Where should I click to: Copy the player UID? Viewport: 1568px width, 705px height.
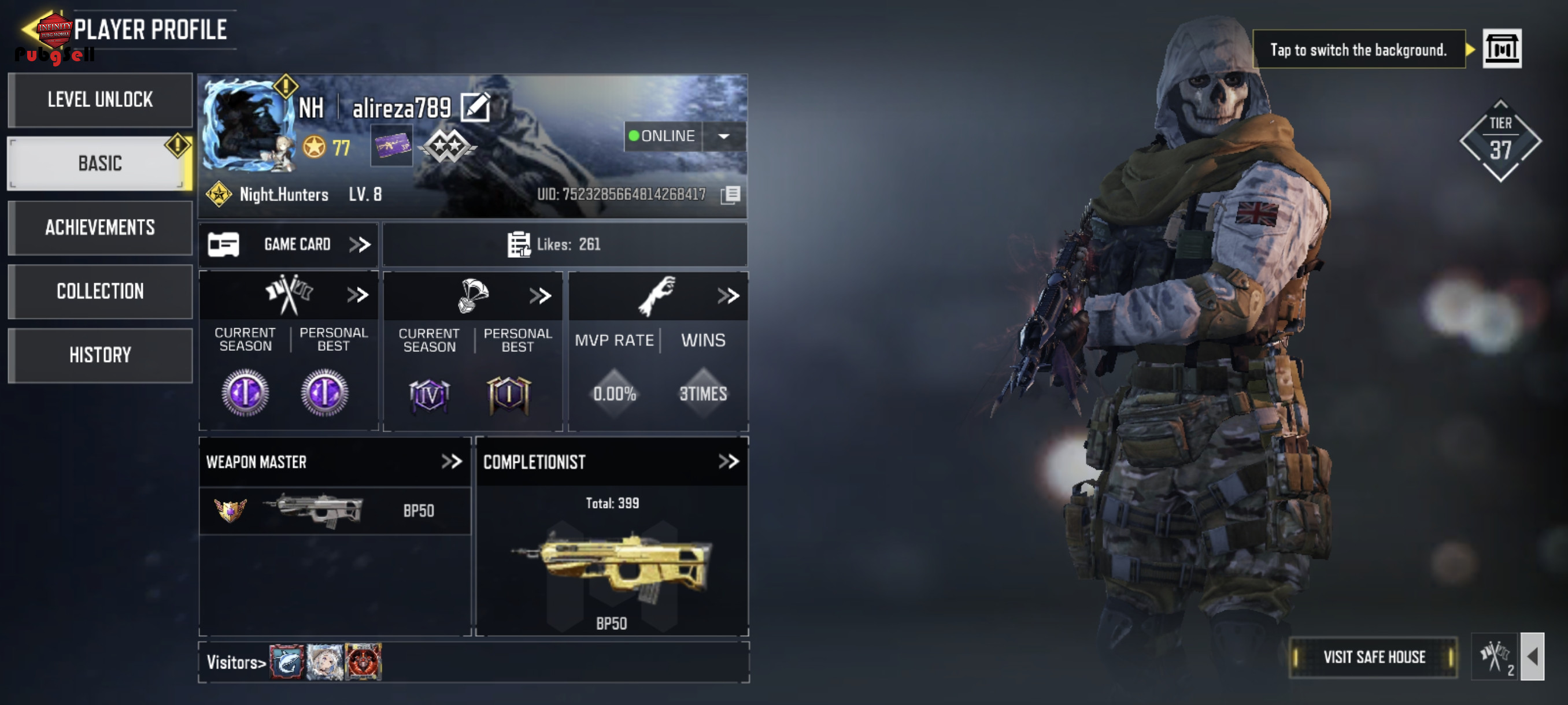[730, 195]
